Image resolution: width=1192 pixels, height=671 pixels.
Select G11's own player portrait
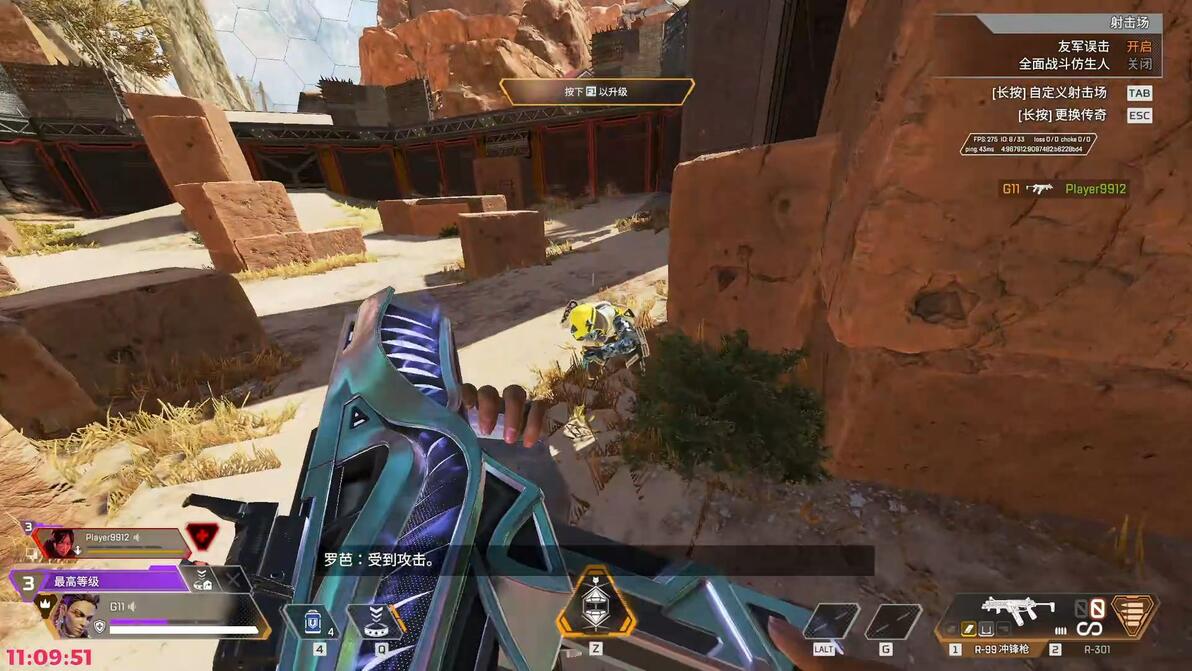tap(75, 616)
